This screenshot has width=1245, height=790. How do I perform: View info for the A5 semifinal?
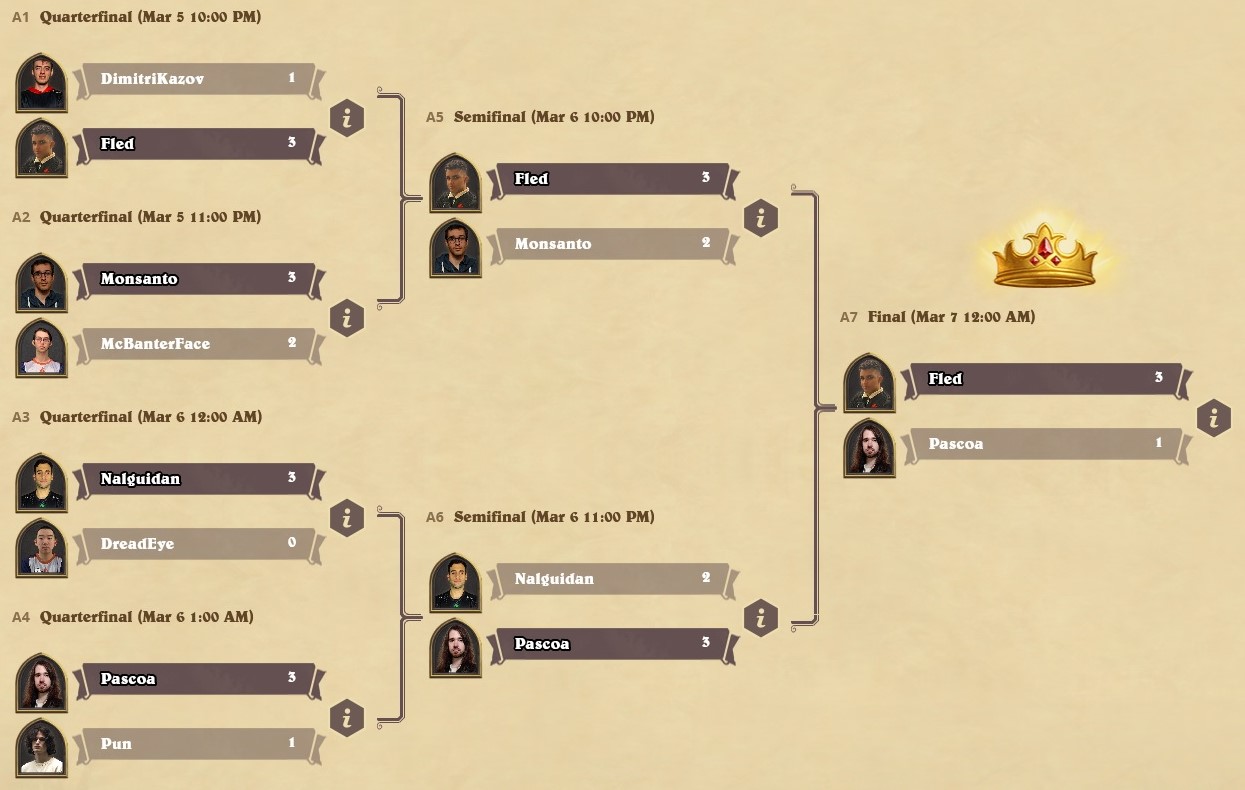point(761,219)
